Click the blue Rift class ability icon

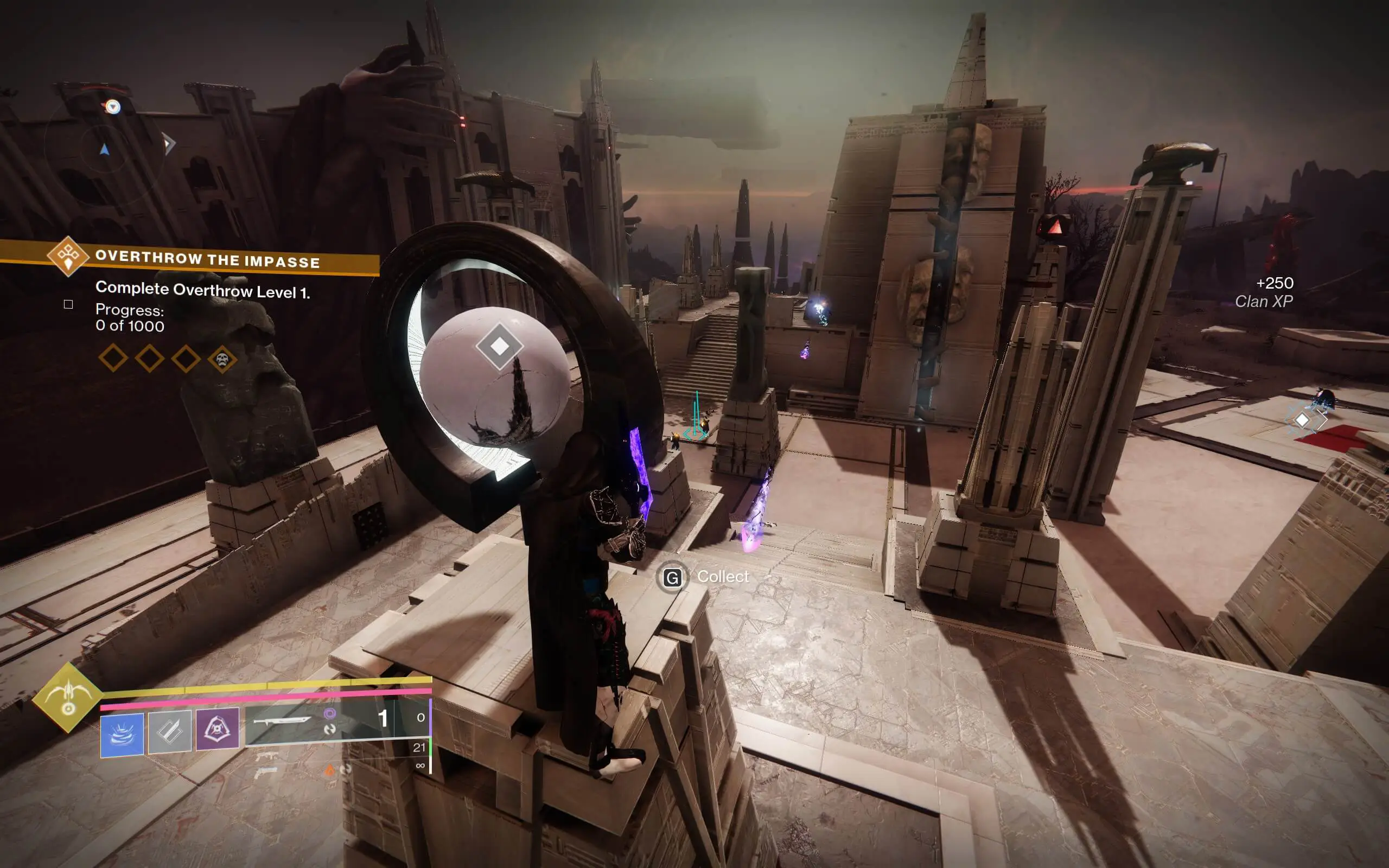[x=122, y=736]
